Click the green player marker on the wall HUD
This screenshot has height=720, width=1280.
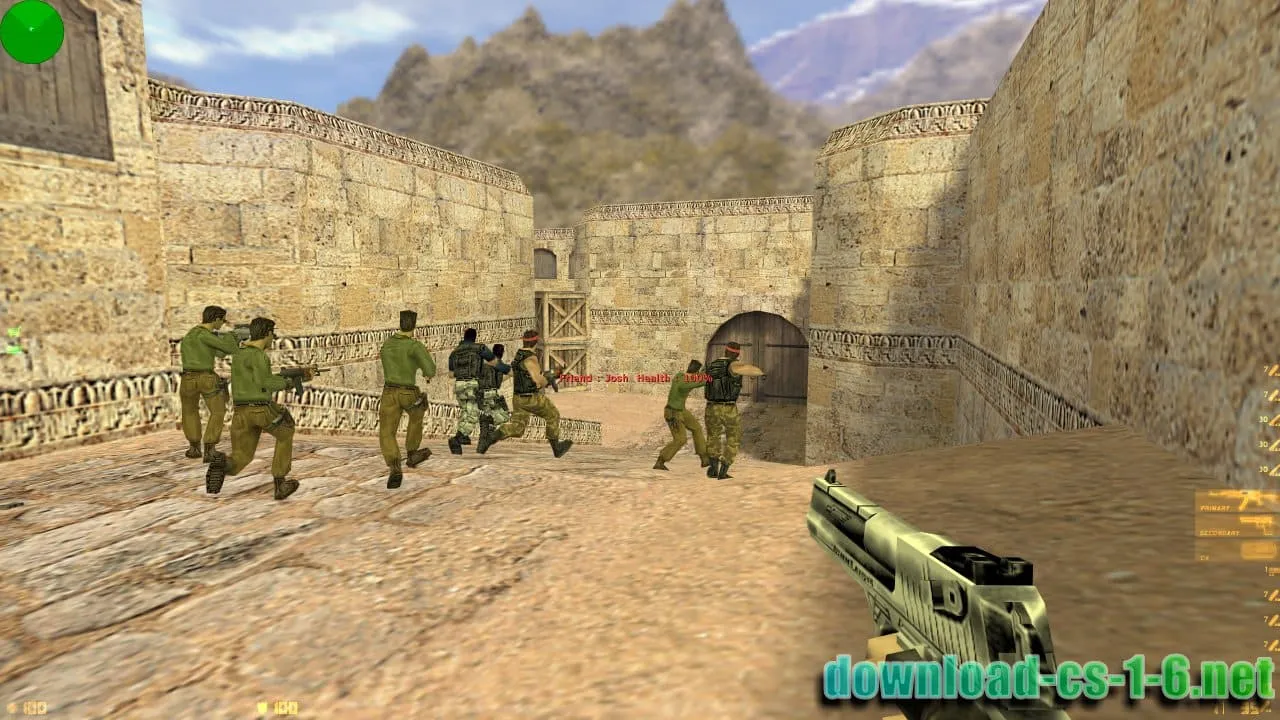point(14,331)
